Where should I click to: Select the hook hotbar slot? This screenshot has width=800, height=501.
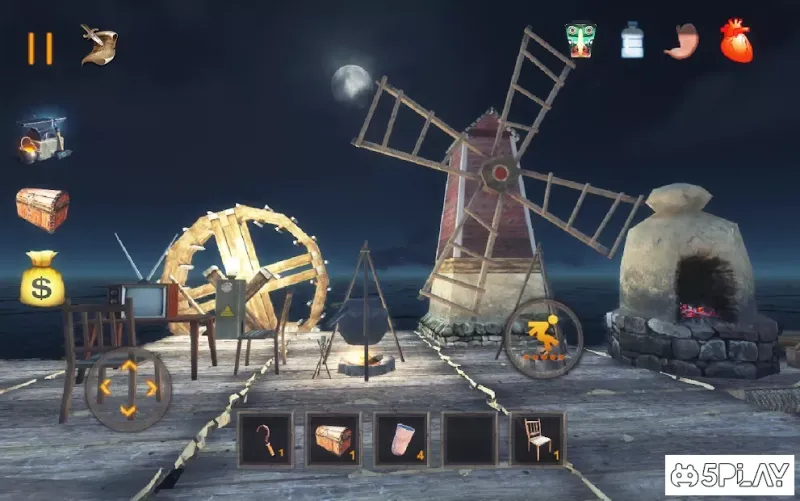click(x=265, y=439)
